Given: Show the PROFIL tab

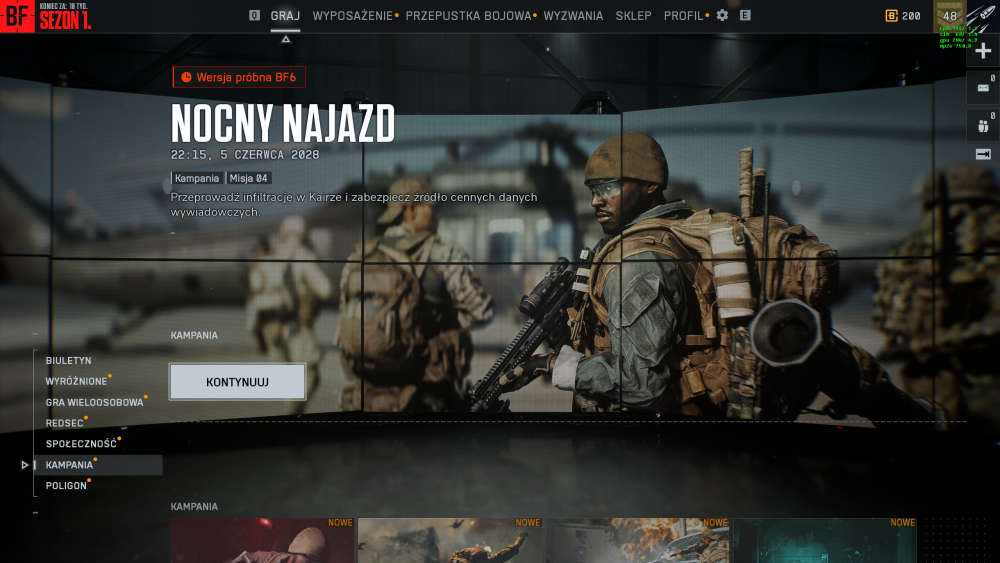Looking at the screenshot, I should 683,16.
